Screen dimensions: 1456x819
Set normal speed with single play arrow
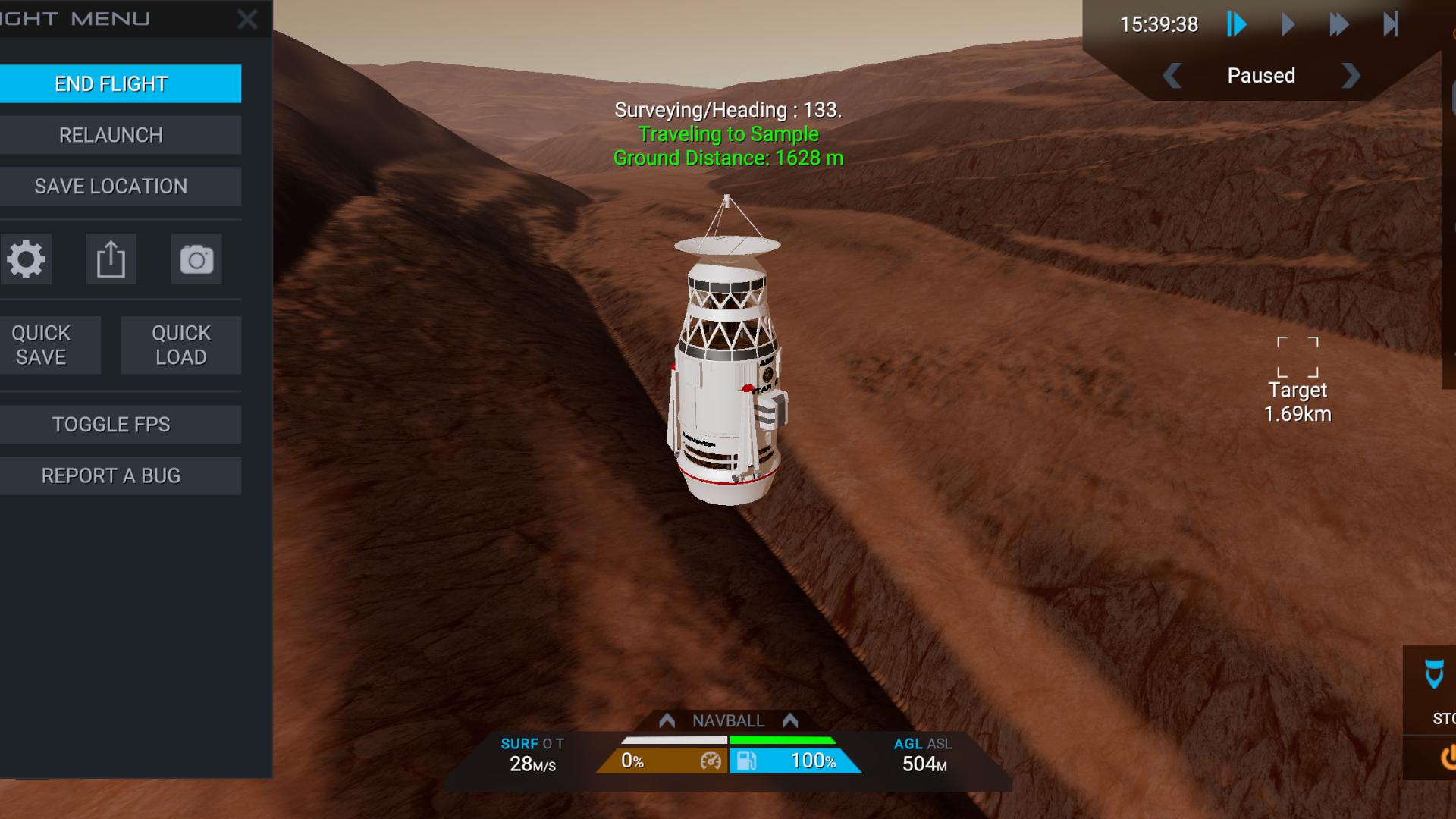1288,24
